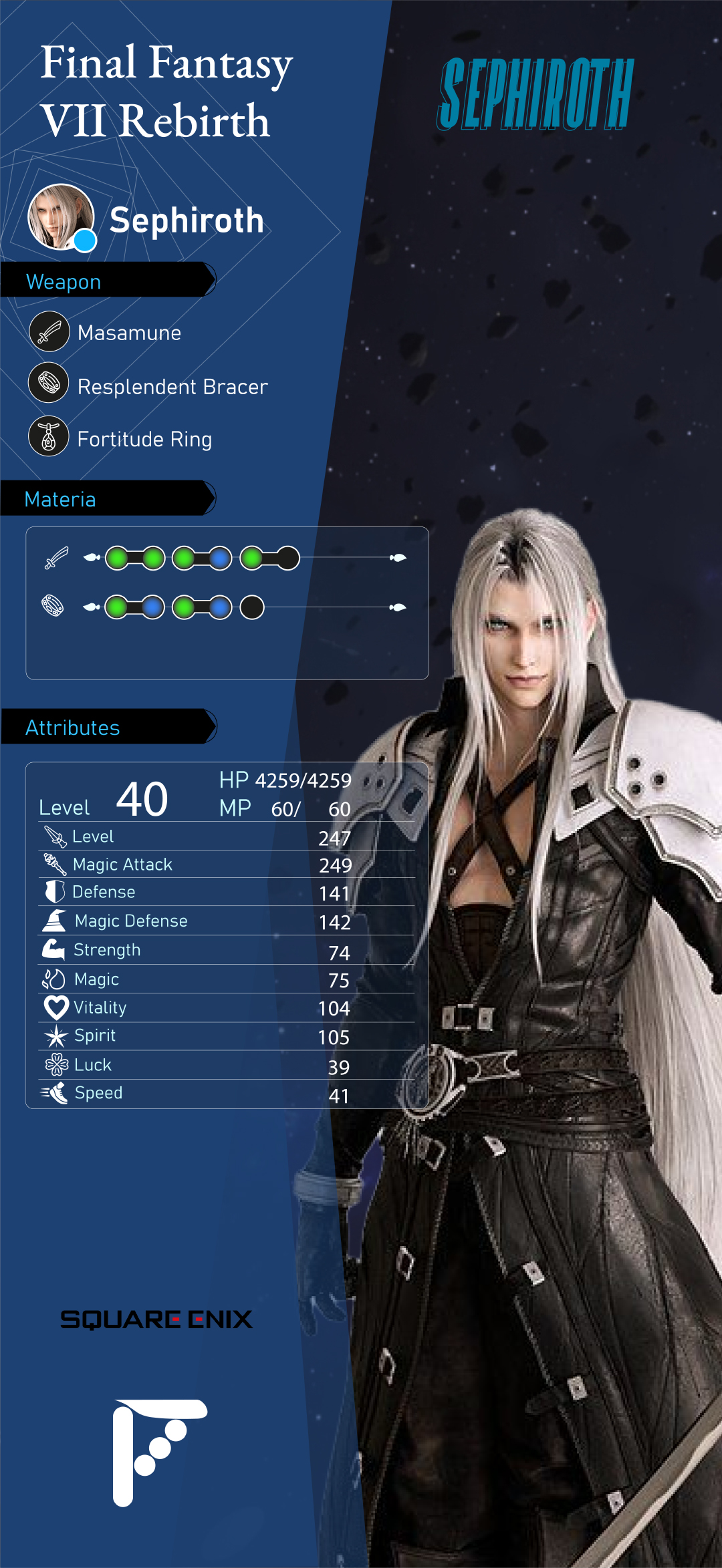Select the empty materia slot on the weapon row
The width and height of the screenshot is (722, 1568).
(288, 558)
